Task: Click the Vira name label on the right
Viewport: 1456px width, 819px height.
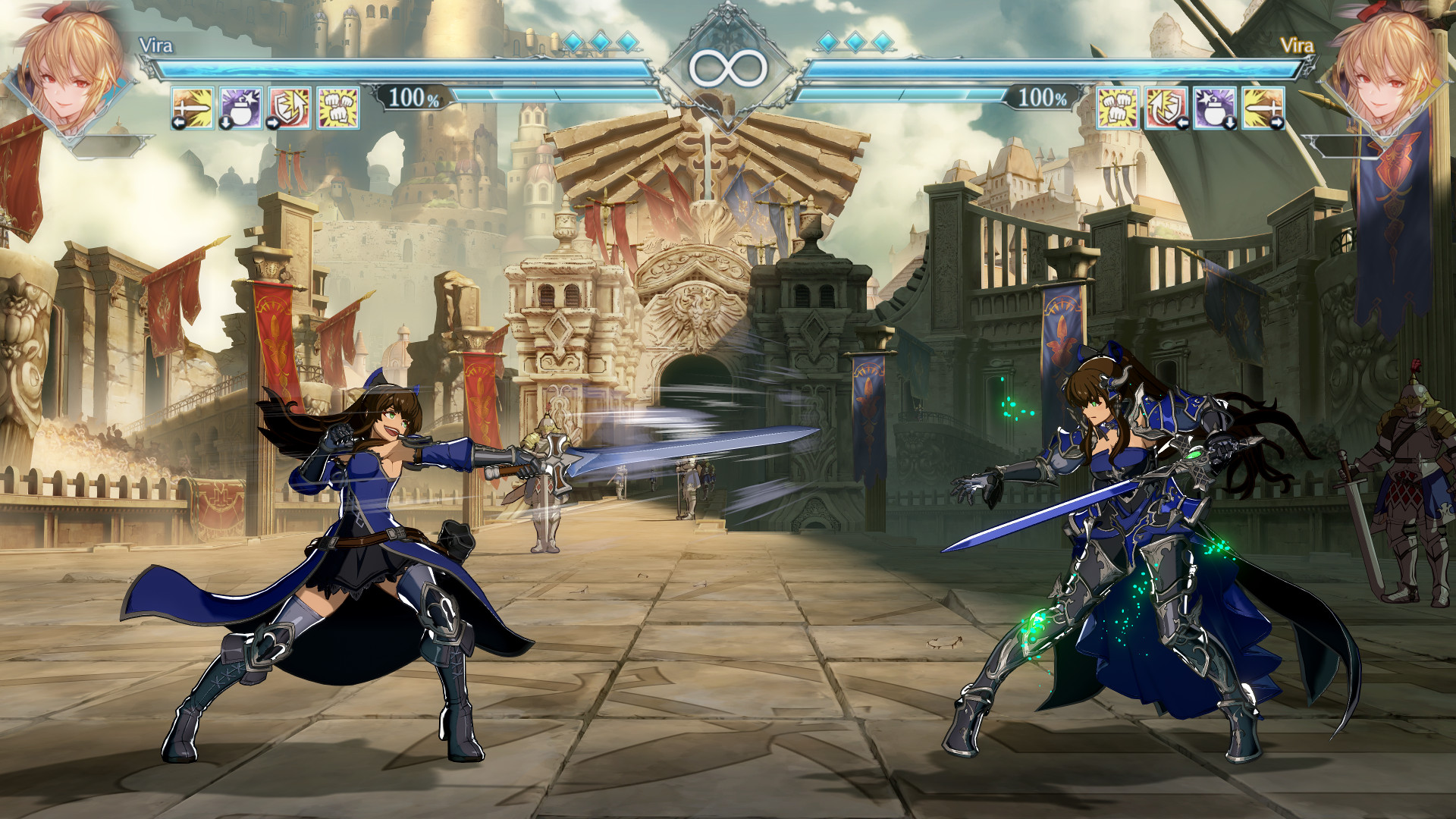Action: [x=1298, y=43]
